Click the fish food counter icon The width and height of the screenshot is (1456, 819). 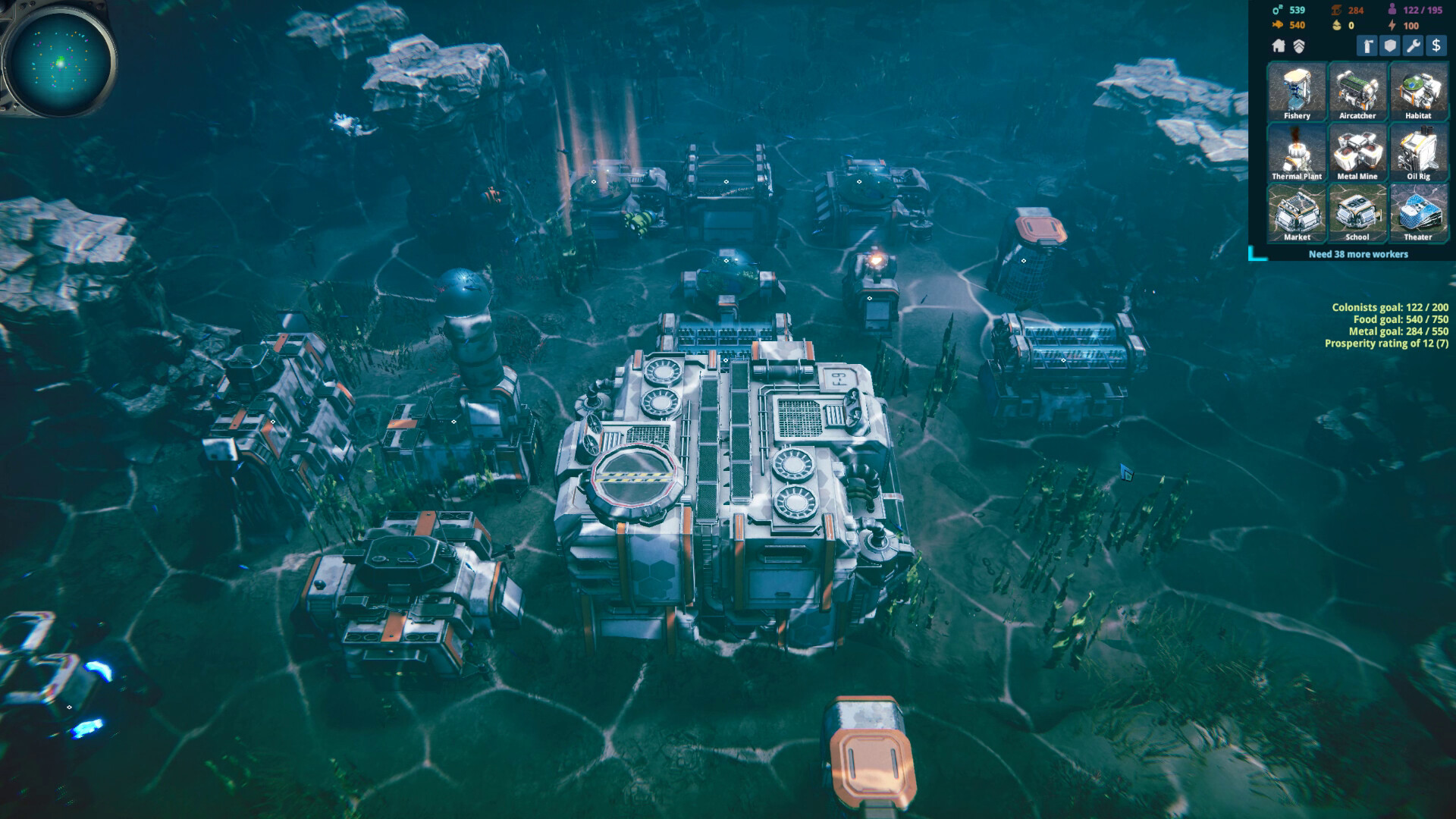tap(1277, 25)
